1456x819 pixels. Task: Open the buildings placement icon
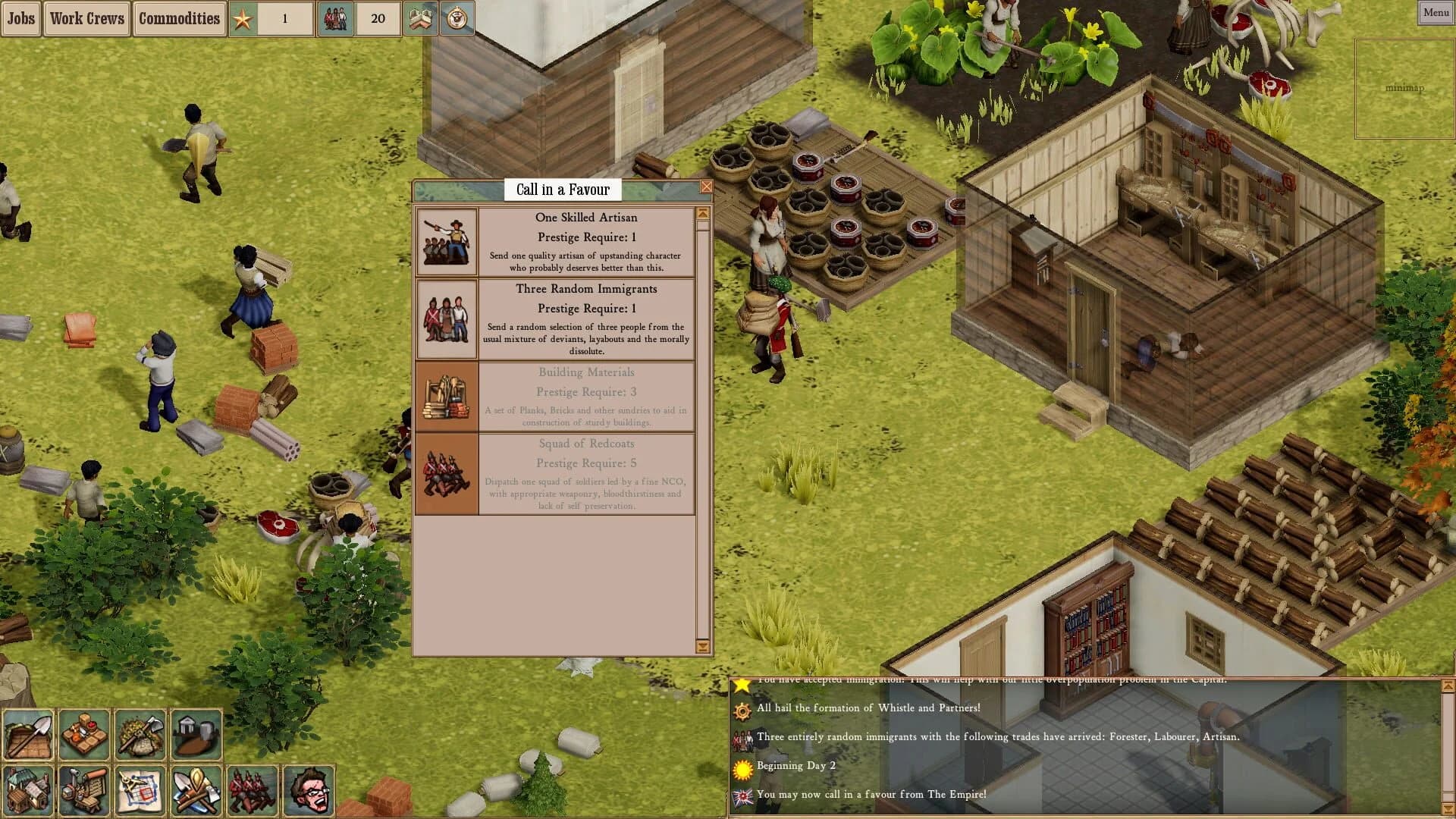(x=29, y=790)
